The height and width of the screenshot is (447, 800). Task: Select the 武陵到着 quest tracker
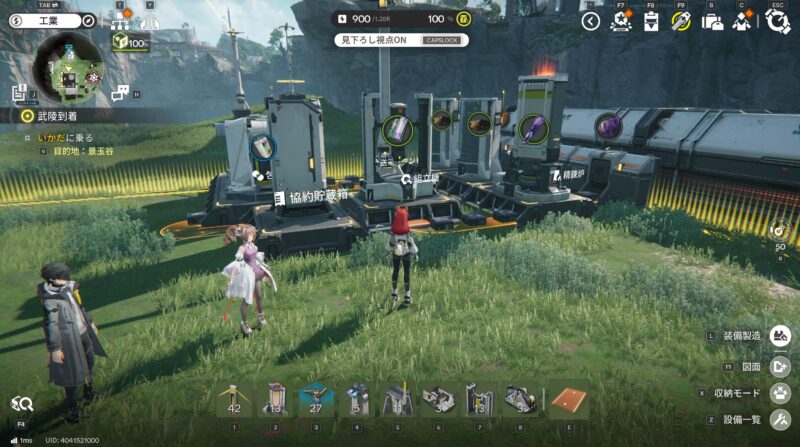pos(55,116)
